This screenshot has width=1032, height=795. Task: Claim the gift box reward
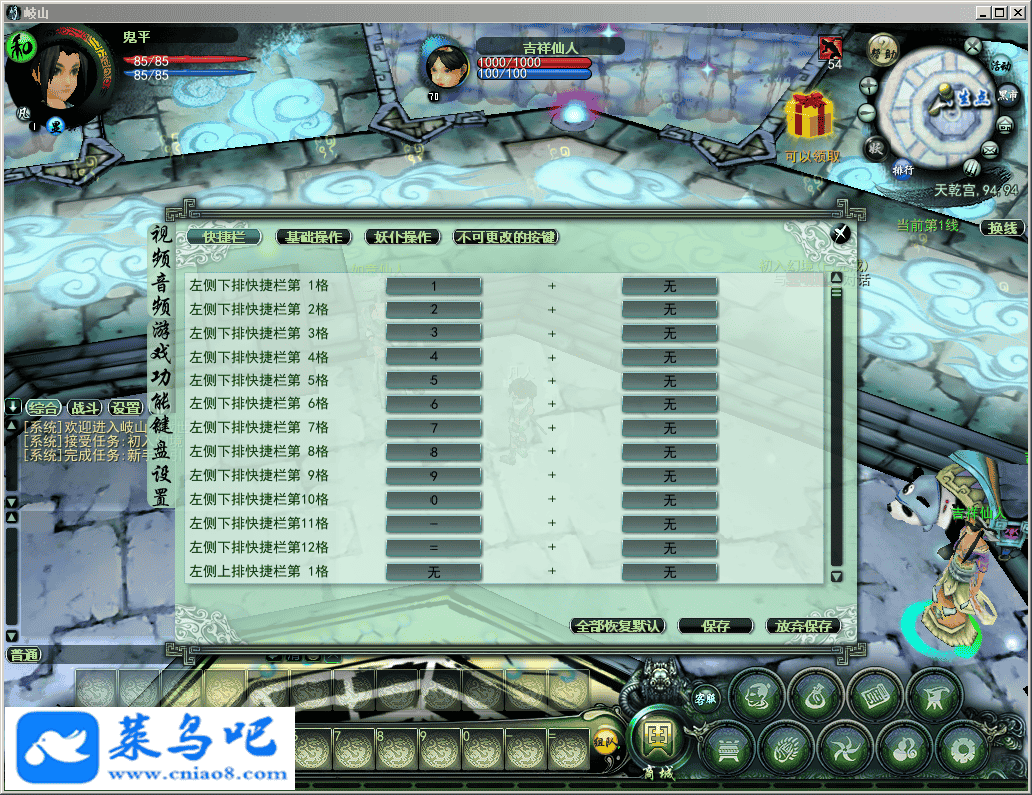pos(809,118)
